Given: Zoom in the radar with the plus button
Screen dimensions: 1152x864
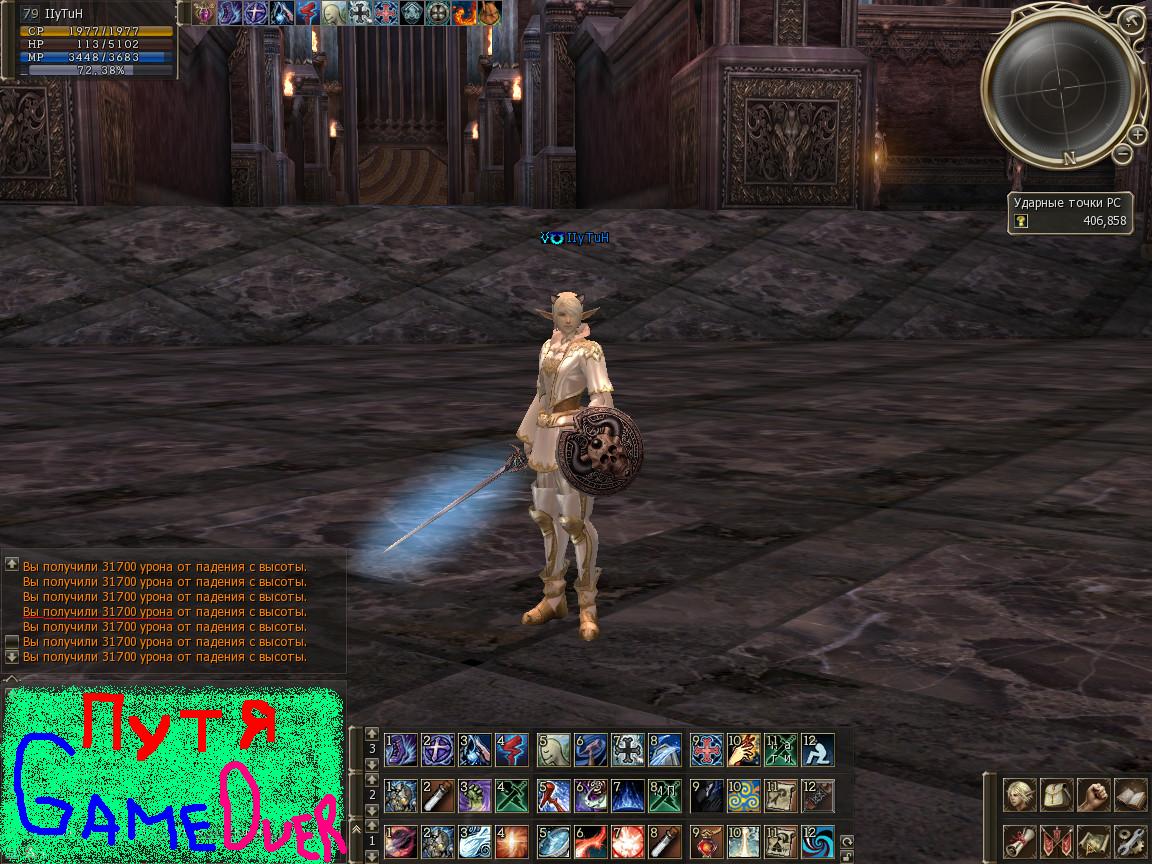Looking at the screenshot, I should pos(1137,134).
